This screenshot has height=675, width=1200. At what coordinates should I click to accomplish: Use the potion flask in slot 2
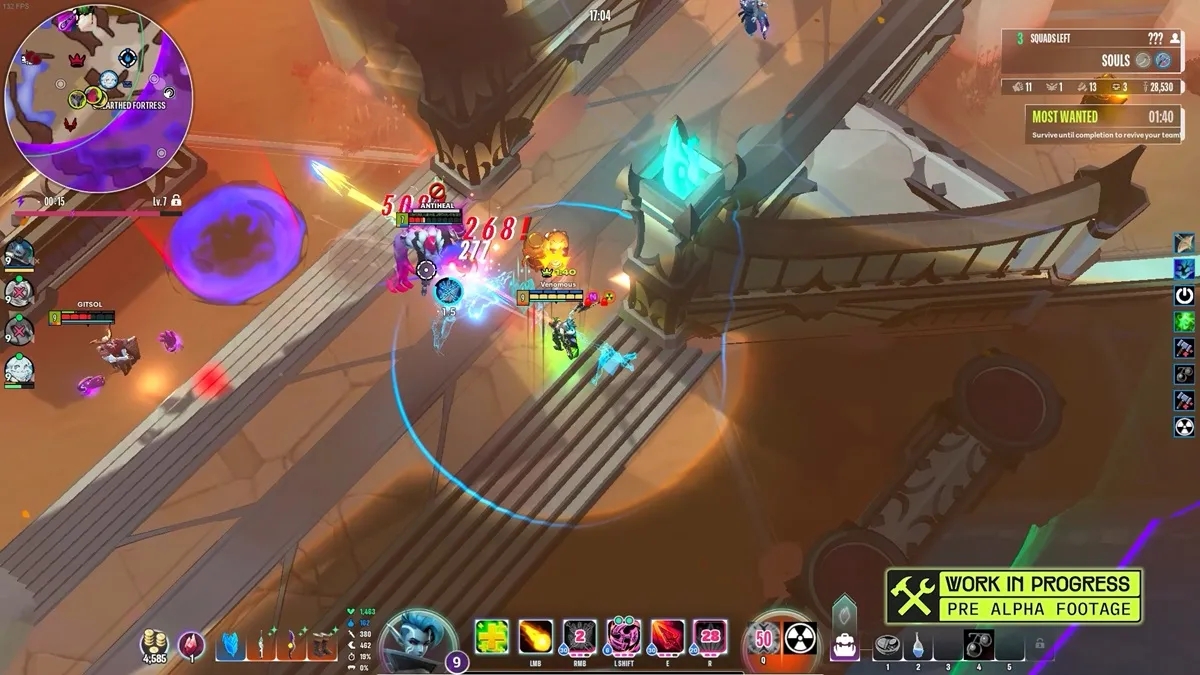[918, 647]
